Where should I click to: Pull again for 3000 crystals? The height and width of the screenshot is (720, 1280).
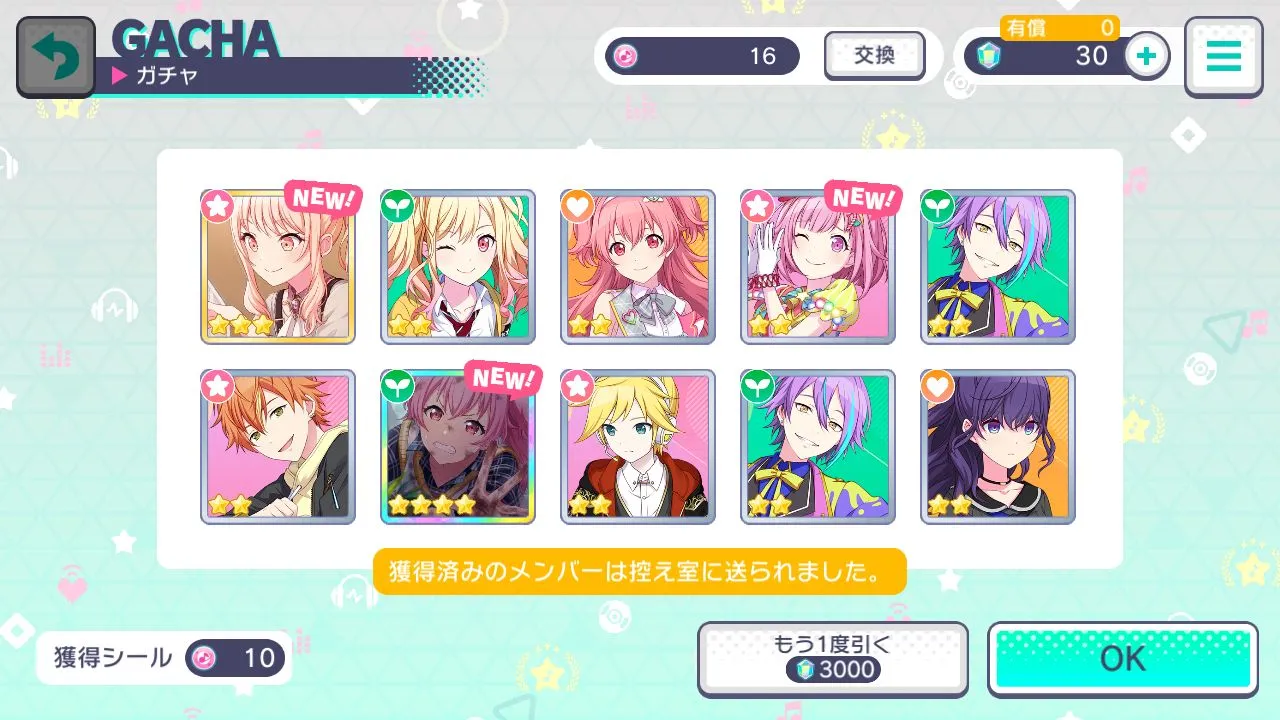[832, 659]
